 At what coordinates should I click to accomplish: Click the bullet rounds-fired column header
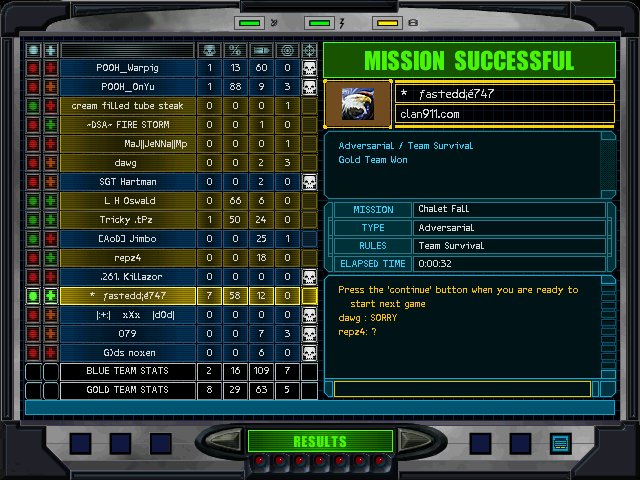click(x=261, y=49)
